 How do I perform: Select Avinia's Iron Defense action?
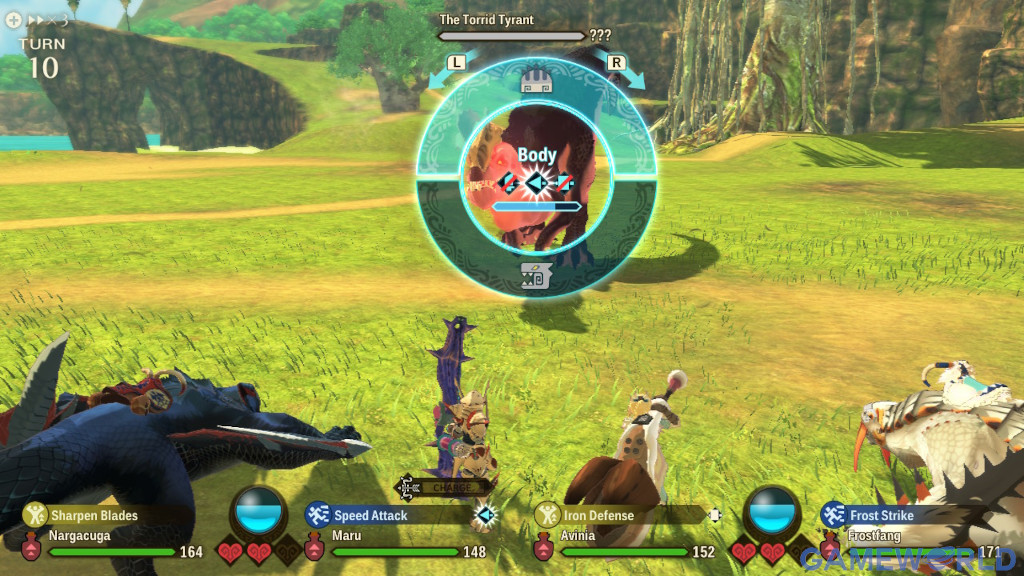click(598, 515)
